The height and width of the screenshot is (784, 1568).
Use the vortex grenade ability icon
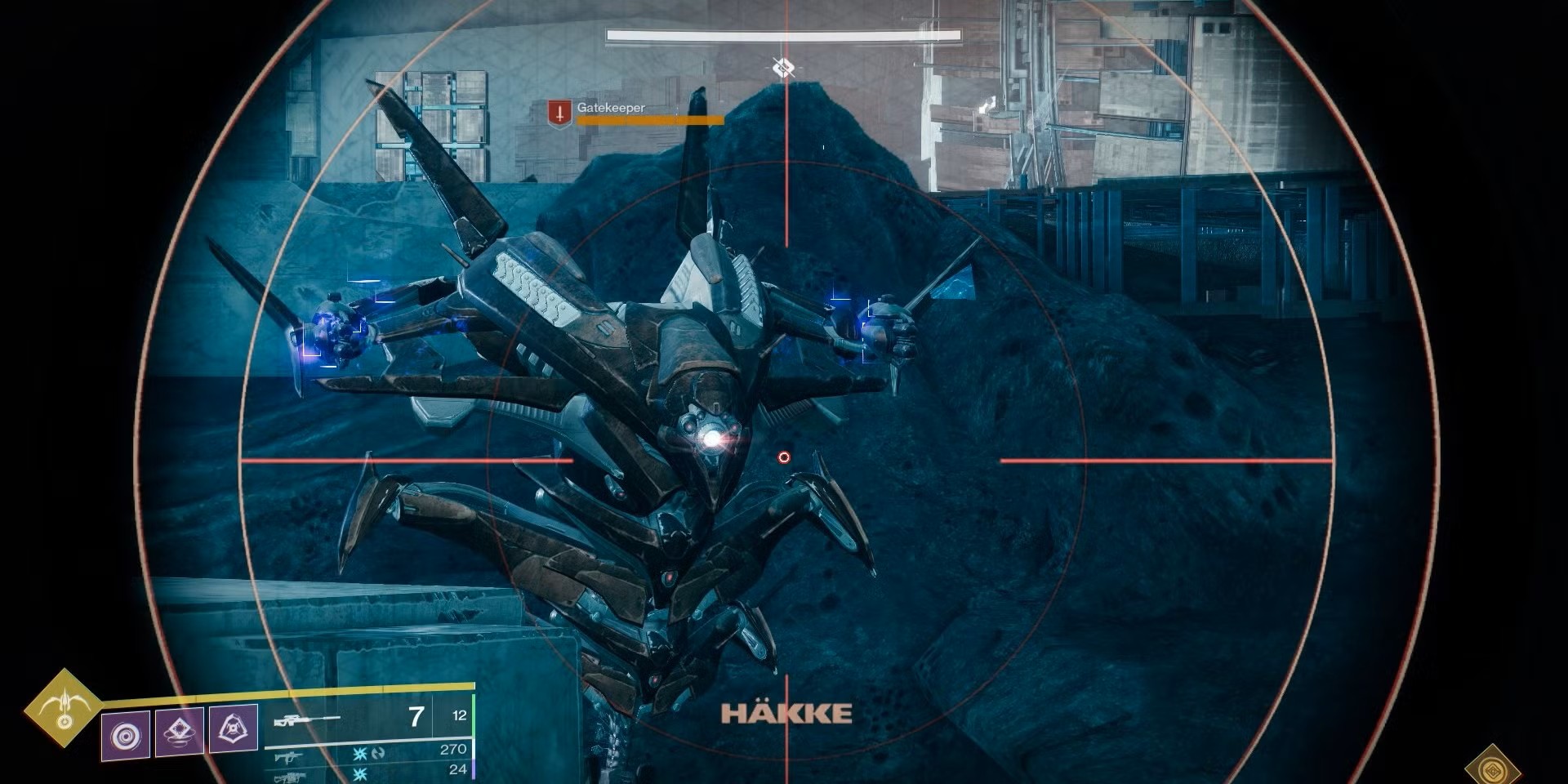pos(126,736)
